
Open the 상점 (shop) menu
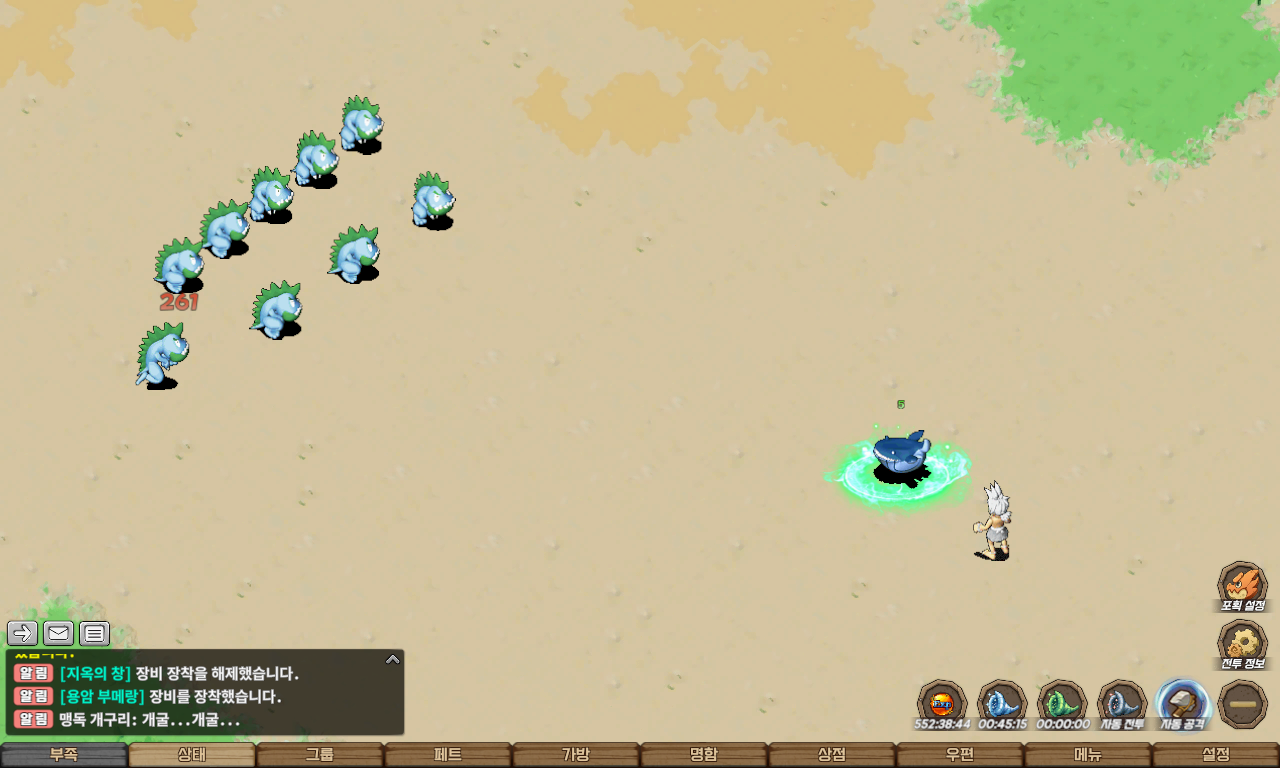coord(832,755)
